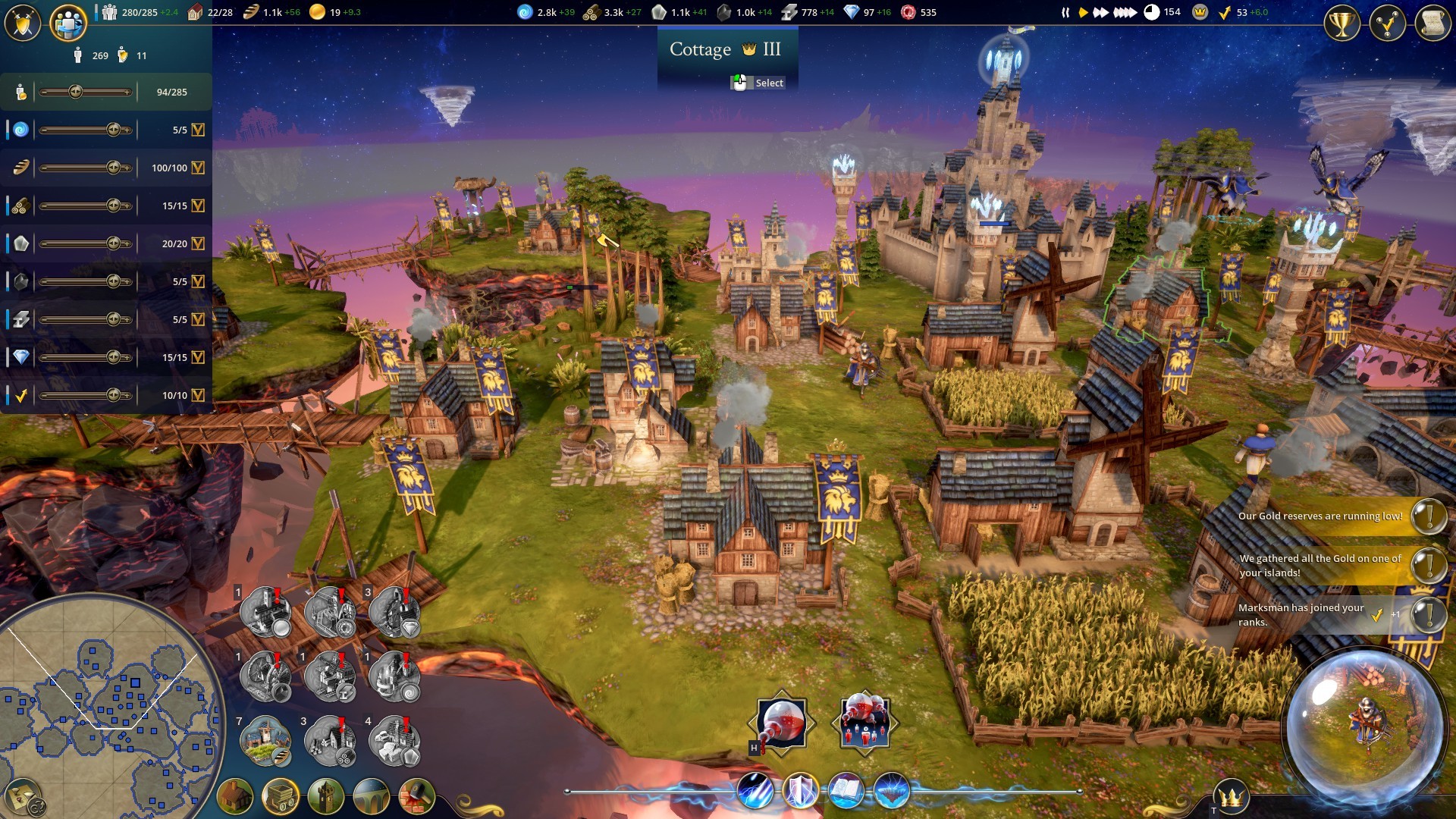Open the research tree icon
The width and height of the screenshot is (1456, 819).
(1387, 24)
